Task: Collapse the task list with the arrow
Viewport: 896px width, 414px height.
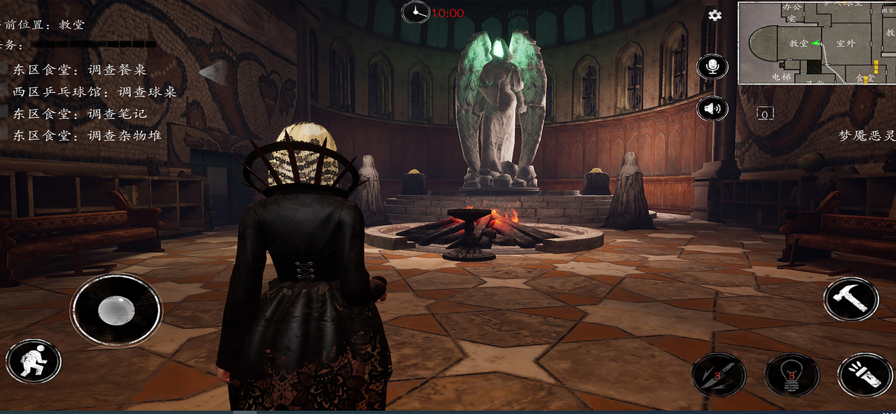Action: (x=214, y=71)
